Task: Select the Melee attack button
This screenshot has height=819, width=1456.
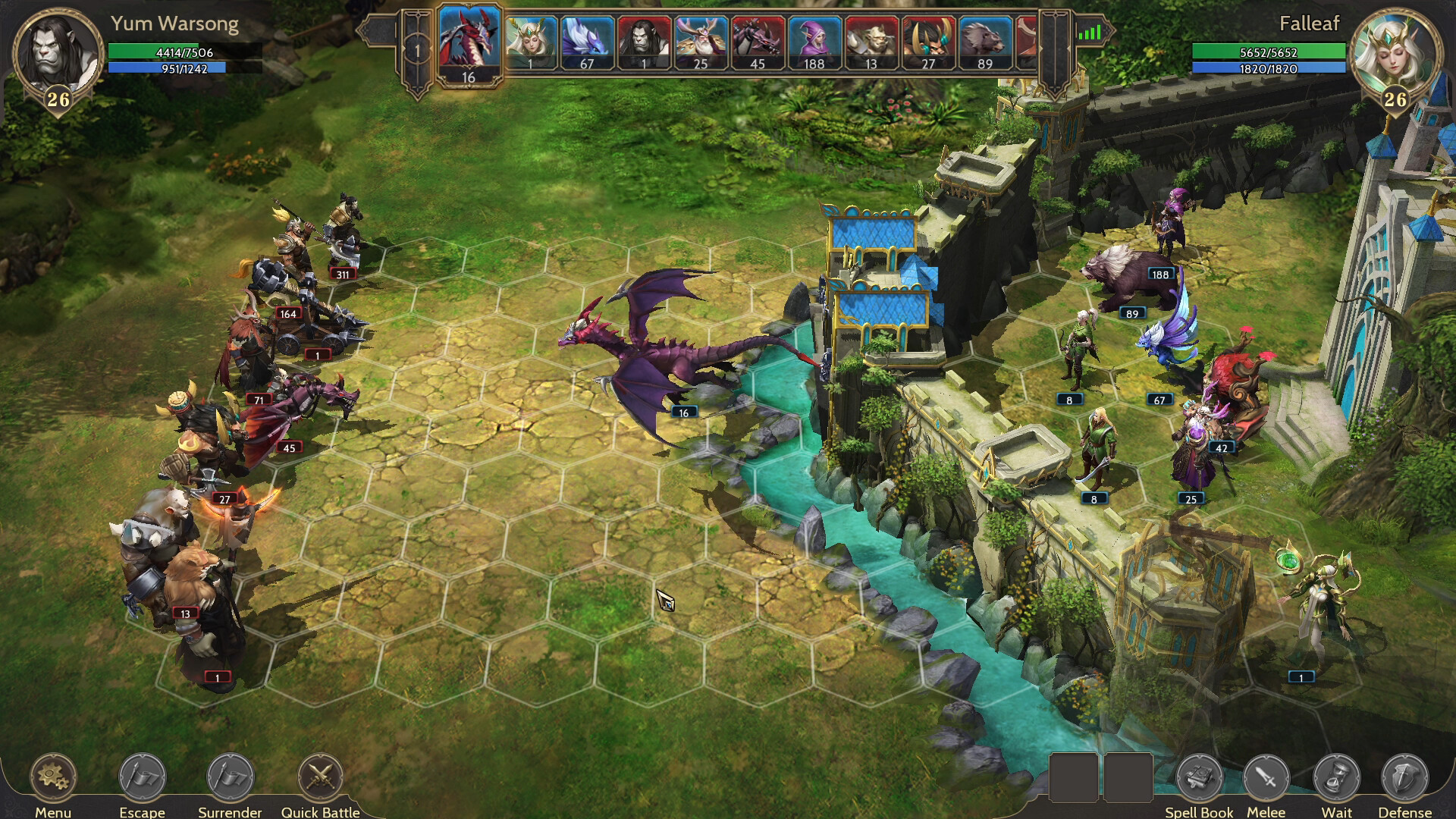Action: click(x=1266, y=777)
